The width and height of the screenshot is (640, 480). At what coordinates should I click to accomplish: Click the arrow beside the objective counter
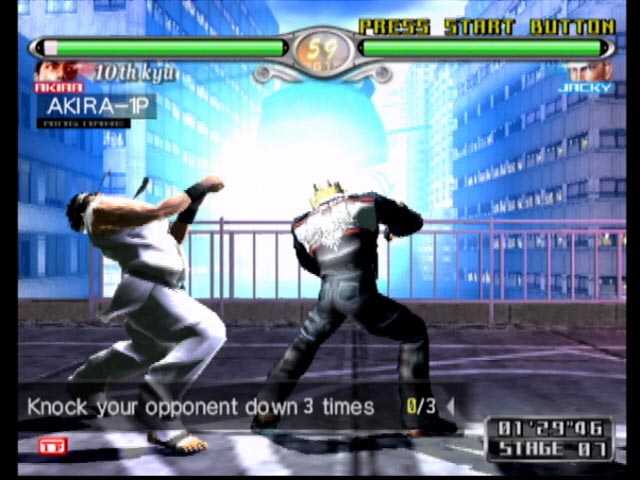449,407
